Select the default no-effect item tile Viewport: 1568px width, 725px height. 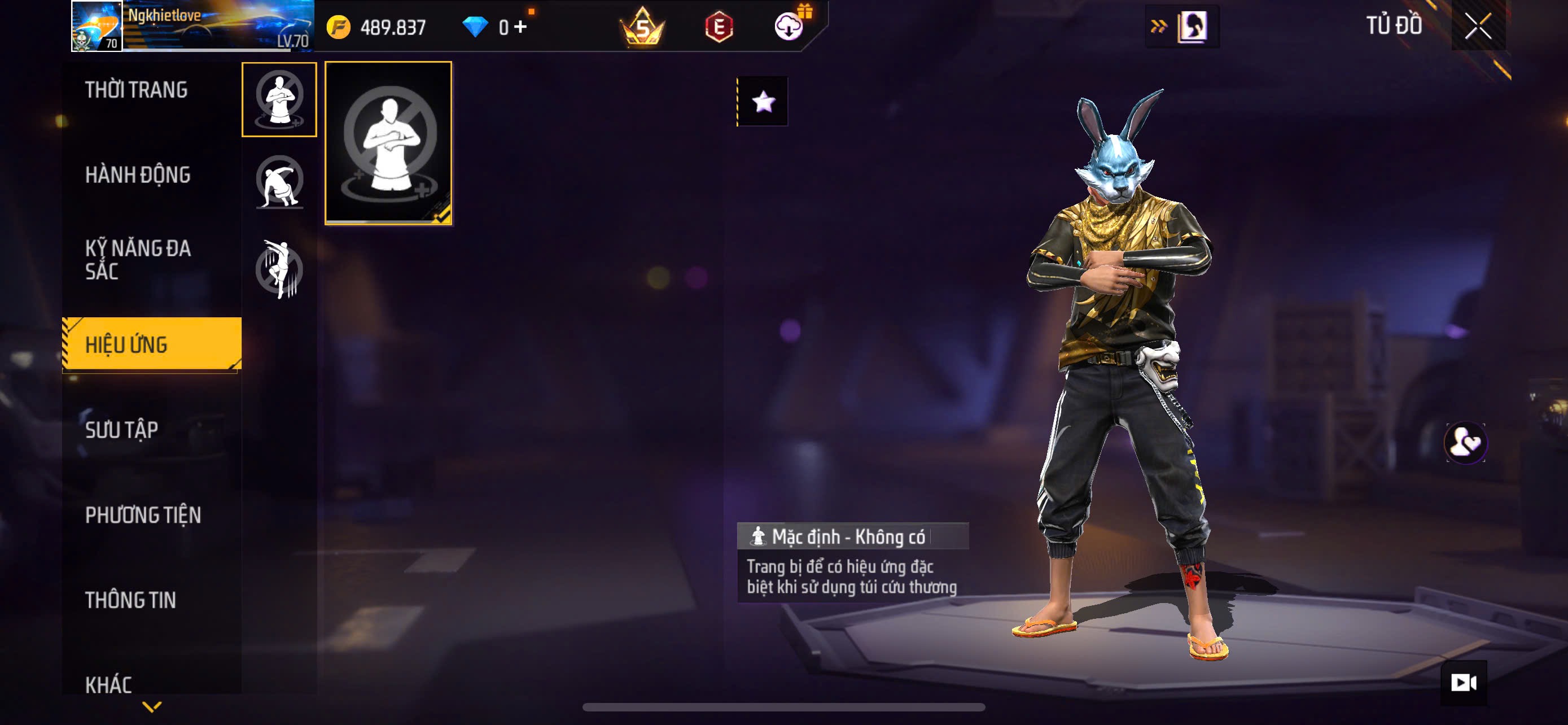[388, 143]
